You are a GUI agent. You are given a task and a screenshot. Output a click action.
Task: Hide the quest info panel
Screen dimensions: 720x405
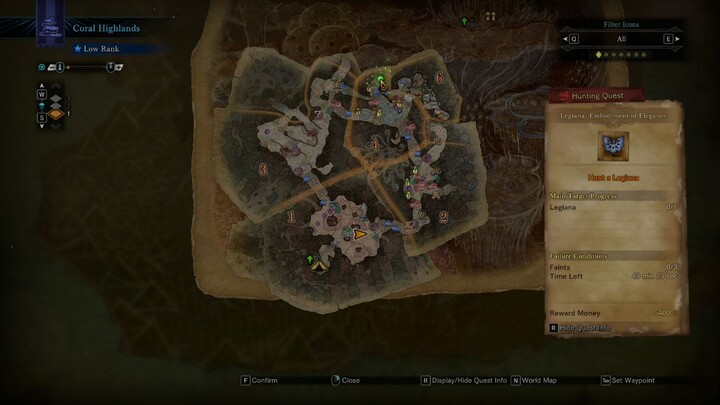[579, 327]
